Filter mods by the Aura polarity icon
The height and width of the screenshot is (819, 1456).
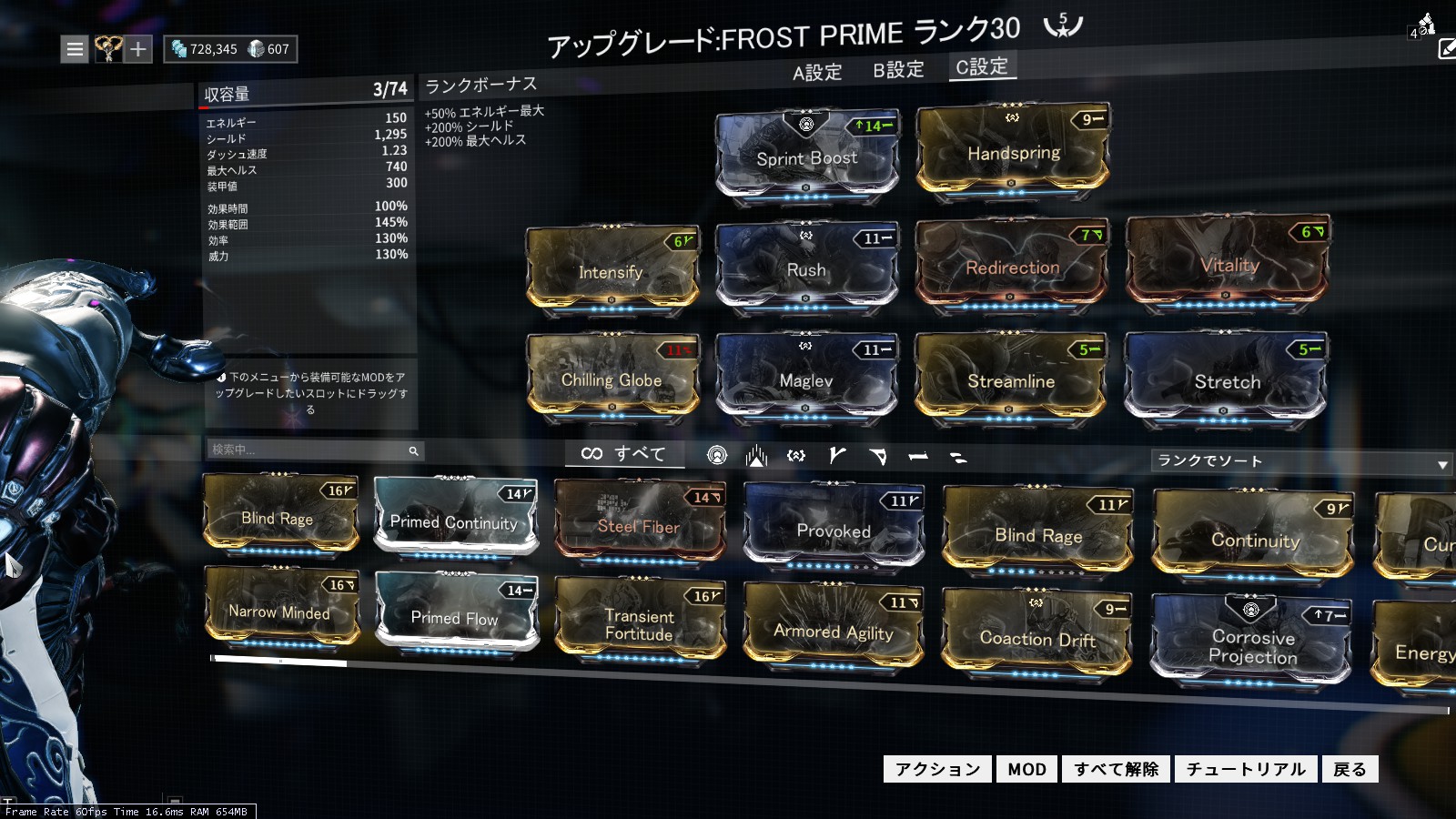tap(716, 454)
